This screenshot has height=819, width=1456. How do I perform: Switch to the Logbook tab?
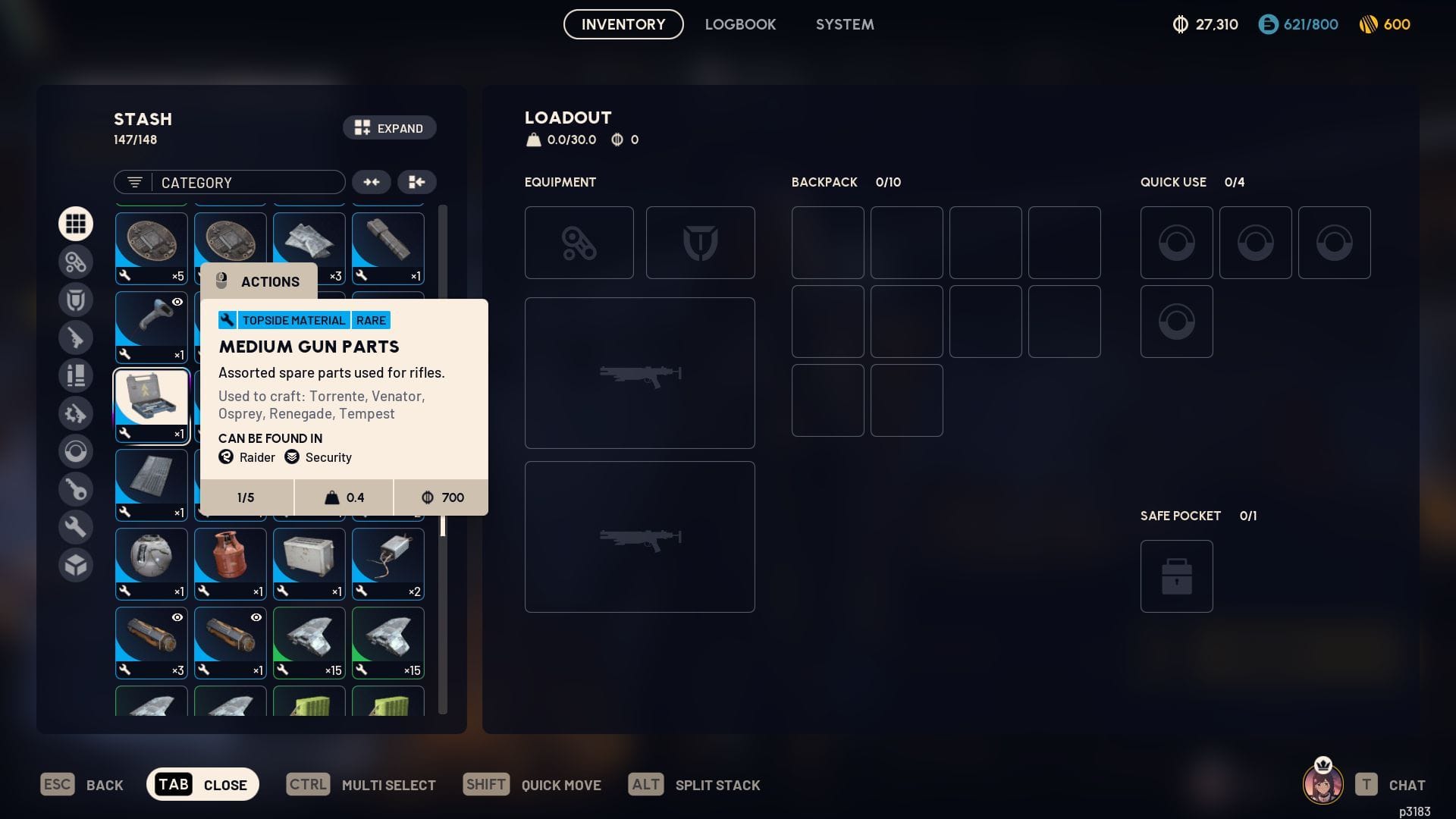(x=740, y=24)
